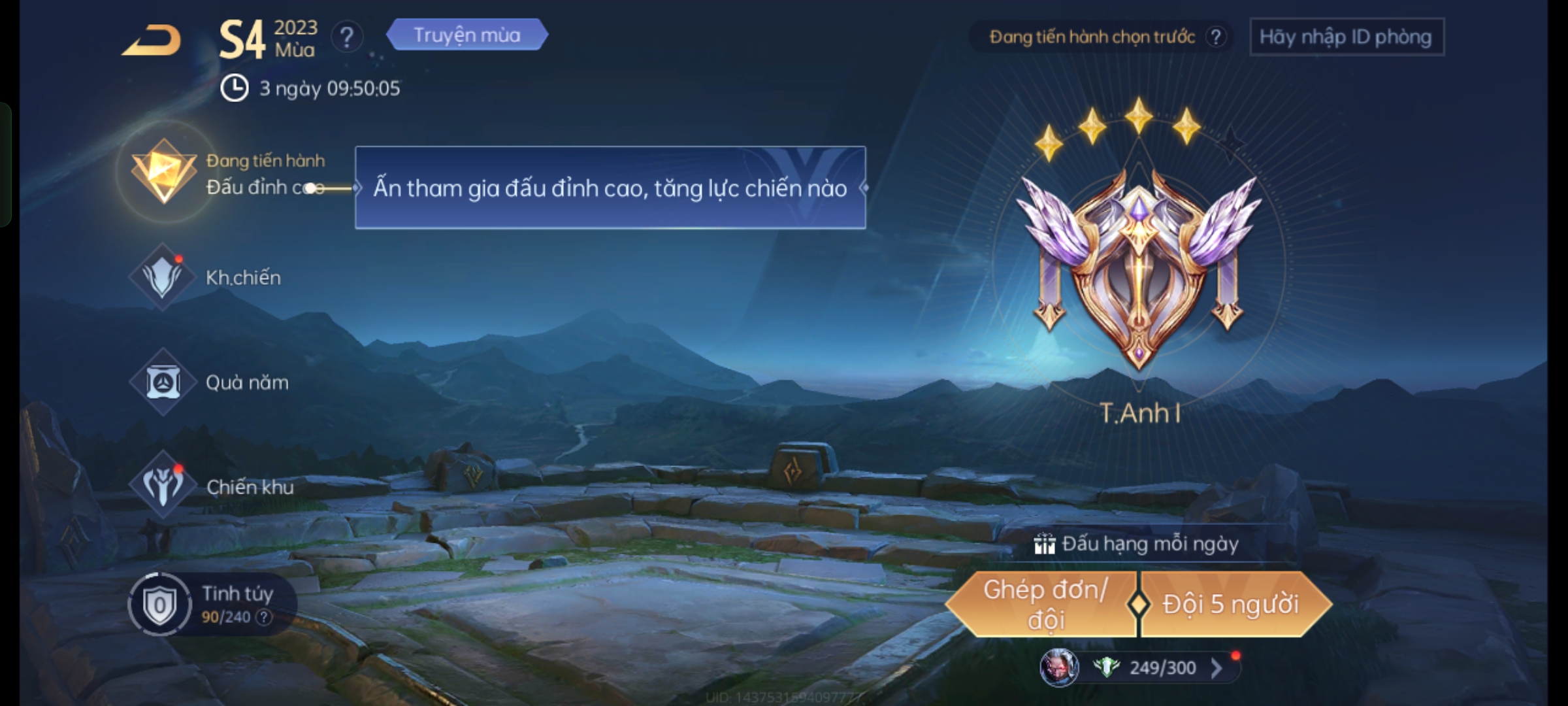Screen dimensions: 1568x706
Task: Select the hero avatar near 249/300
Action: click(1058, 668)
